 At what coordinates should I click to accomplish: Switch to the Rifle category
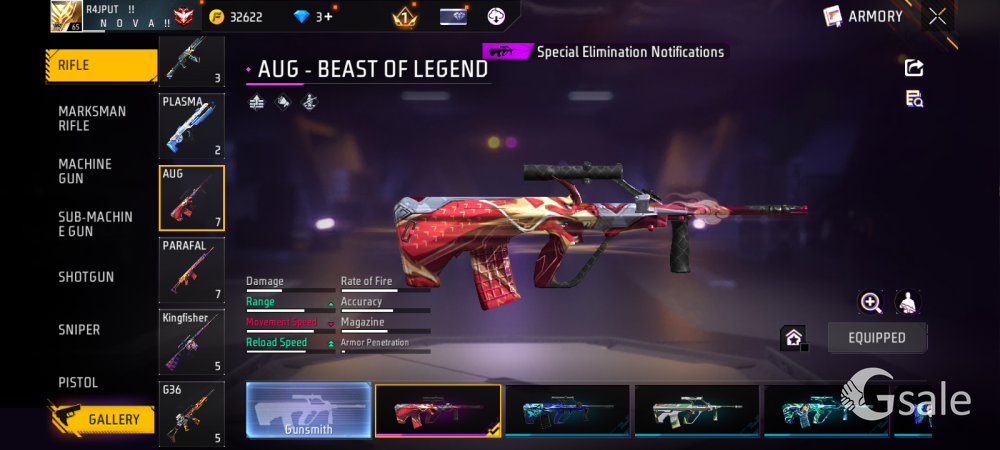(100, 66)
